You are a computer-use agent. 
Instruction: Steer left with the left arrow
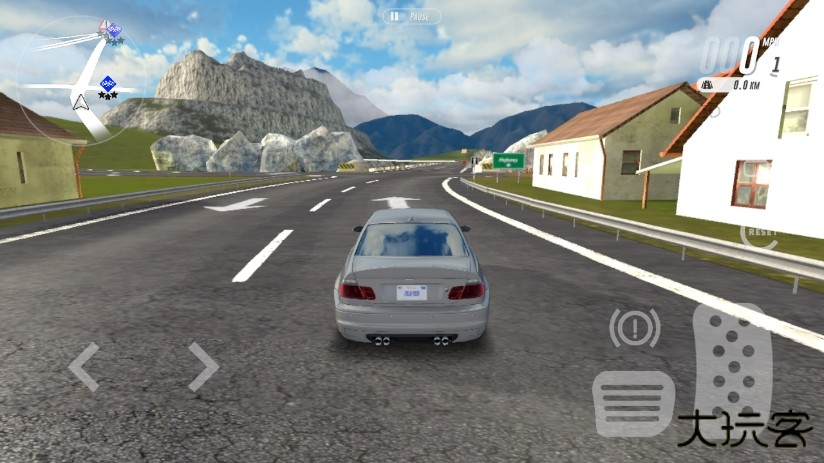(84, 366)
